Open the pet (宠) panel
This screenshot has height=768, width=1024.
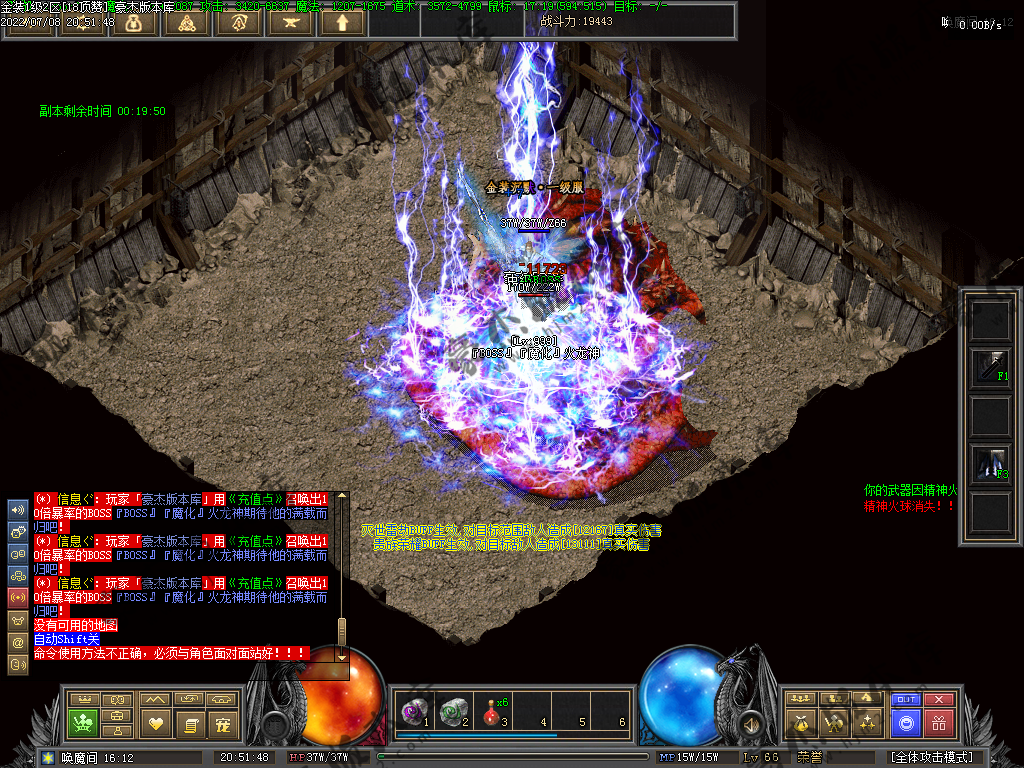coord(223,722)
